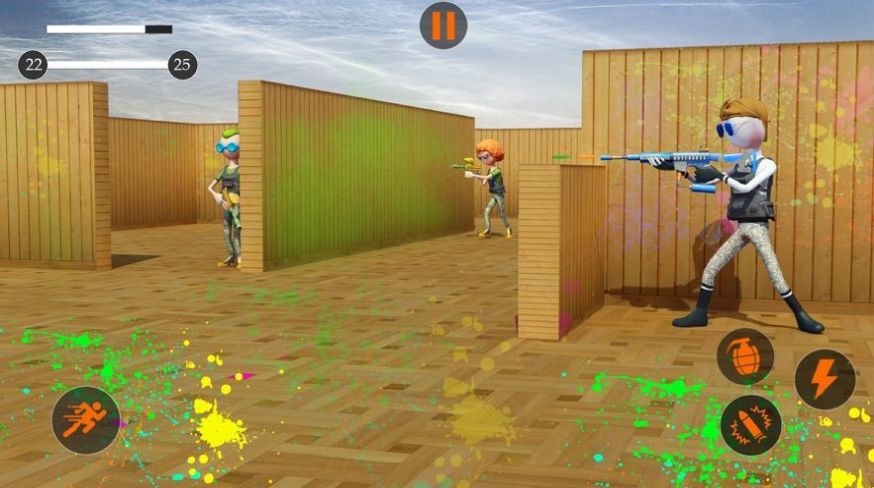Tap the running man sprint button
The height and width of the screenshot is (488, 874).
point(86,420)
